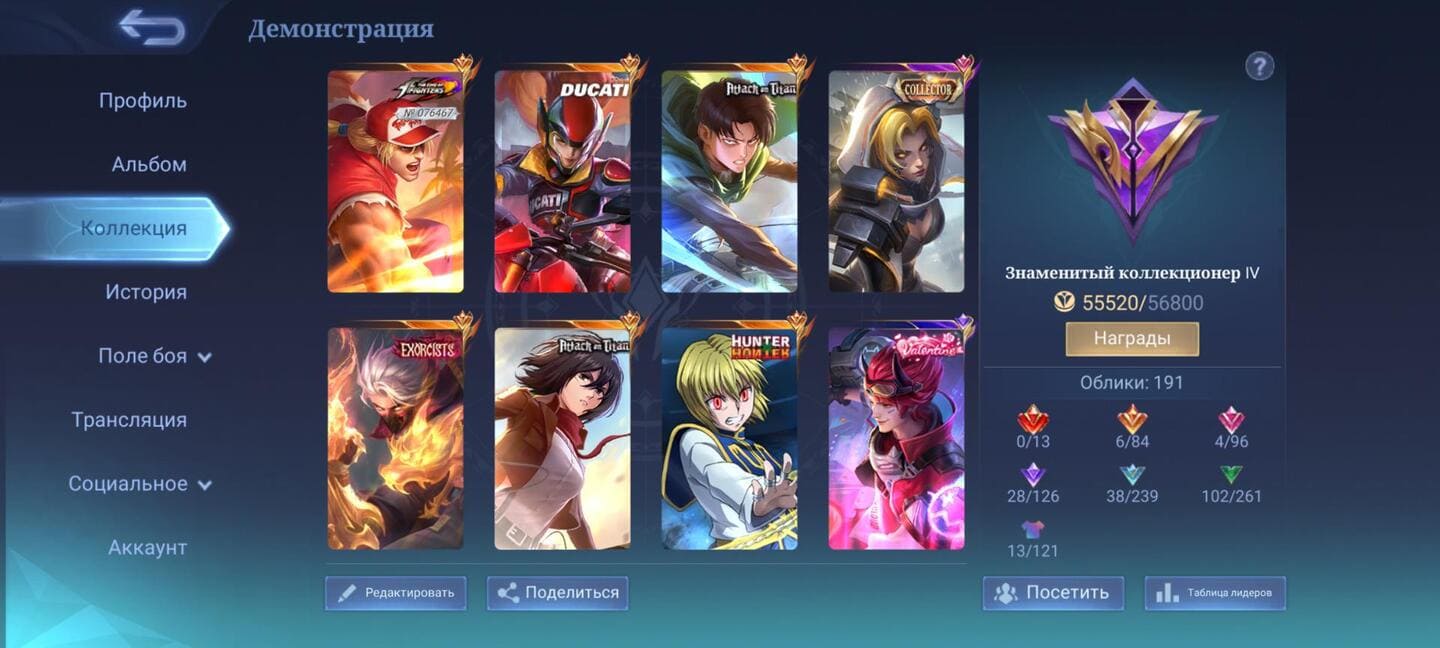Click the Редактировать button

point(396,593)
